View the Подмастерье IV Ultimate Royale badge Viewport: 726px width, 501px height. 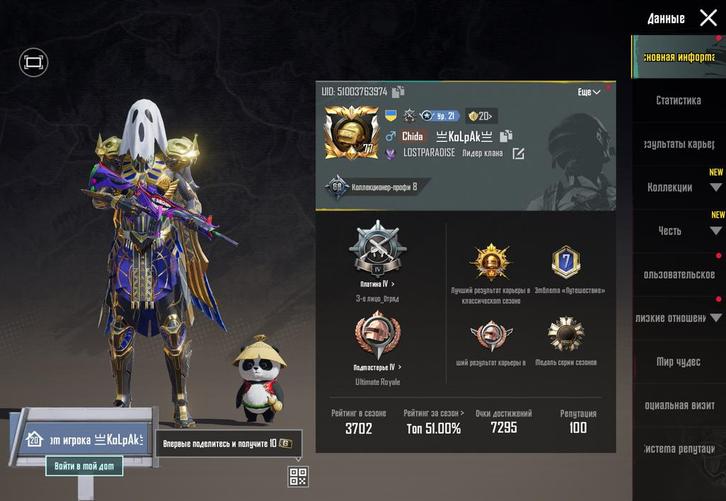(376, 337)
